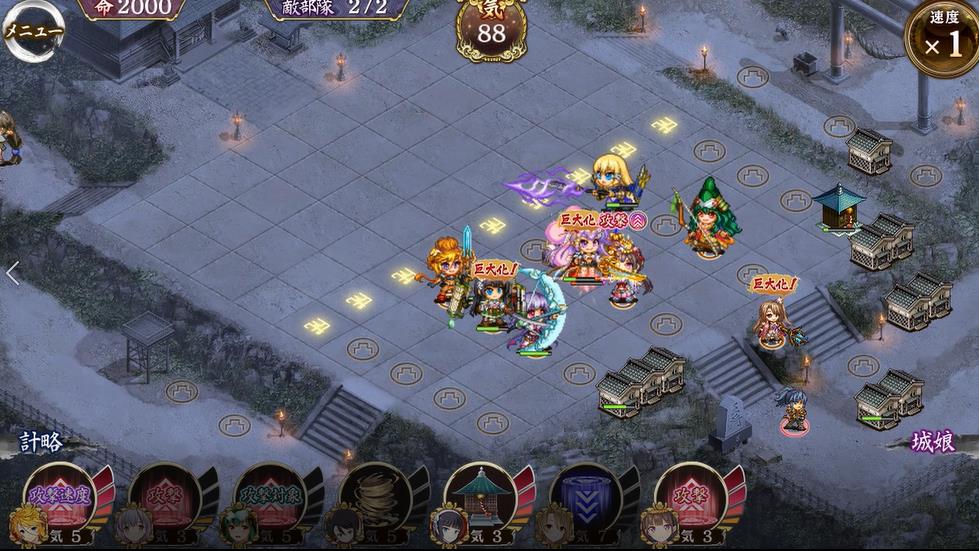The height and width of the screenshot is (551, 979).
Task: Toggle the 速度 ×1 game speed button
Action: (941, 39)
